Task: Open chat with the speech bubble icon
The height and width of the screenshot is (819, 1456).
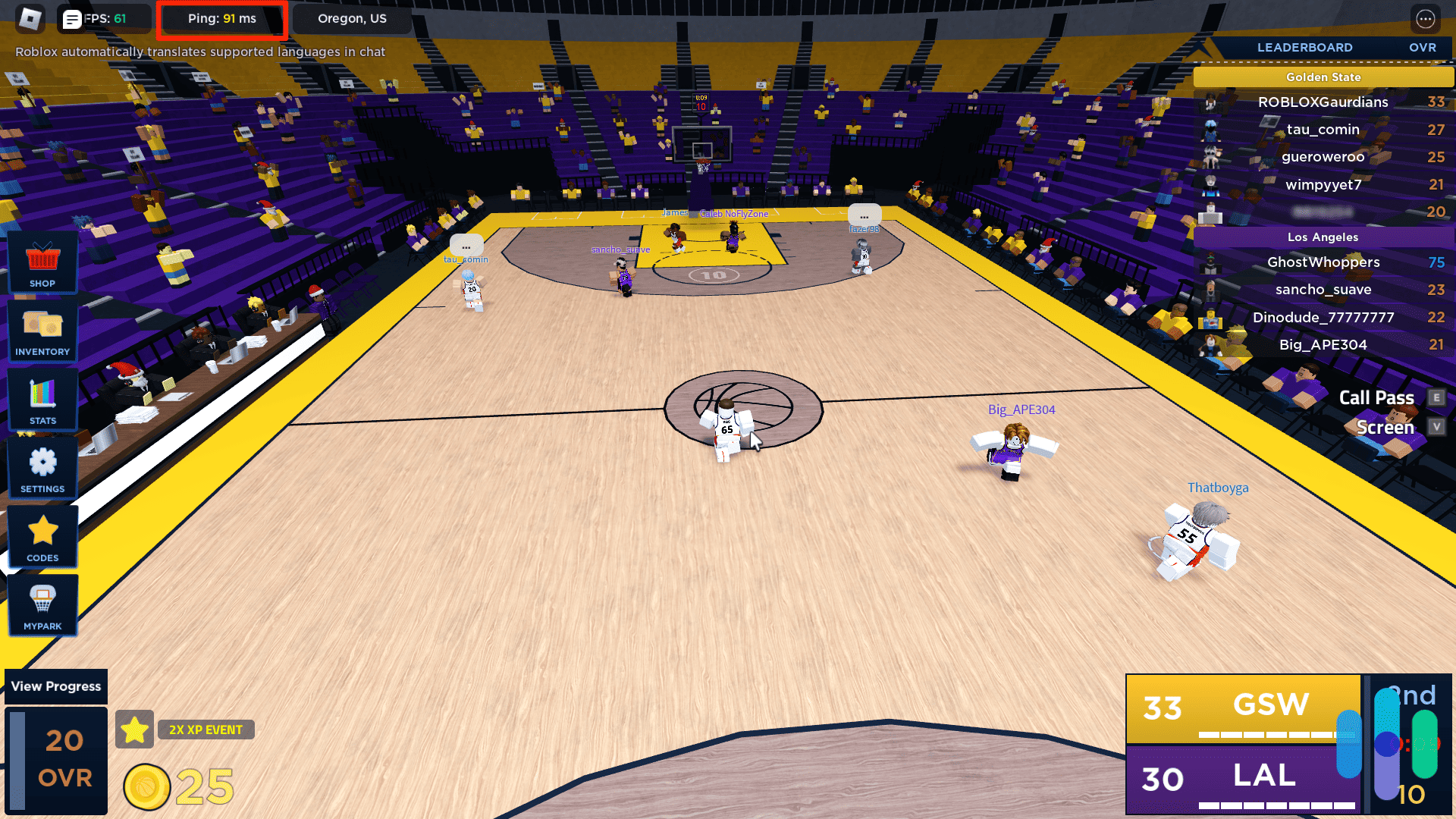Action: pos(72,18)
